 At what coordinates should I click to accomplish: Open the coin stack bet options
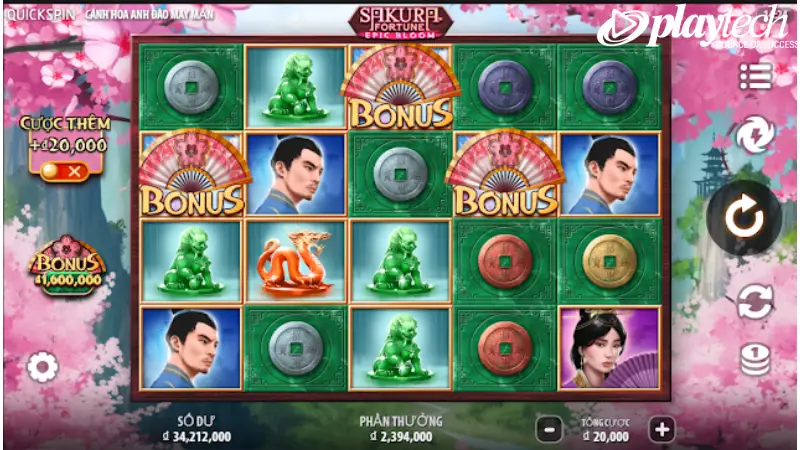pyautogui.click(x=755, y=359)
